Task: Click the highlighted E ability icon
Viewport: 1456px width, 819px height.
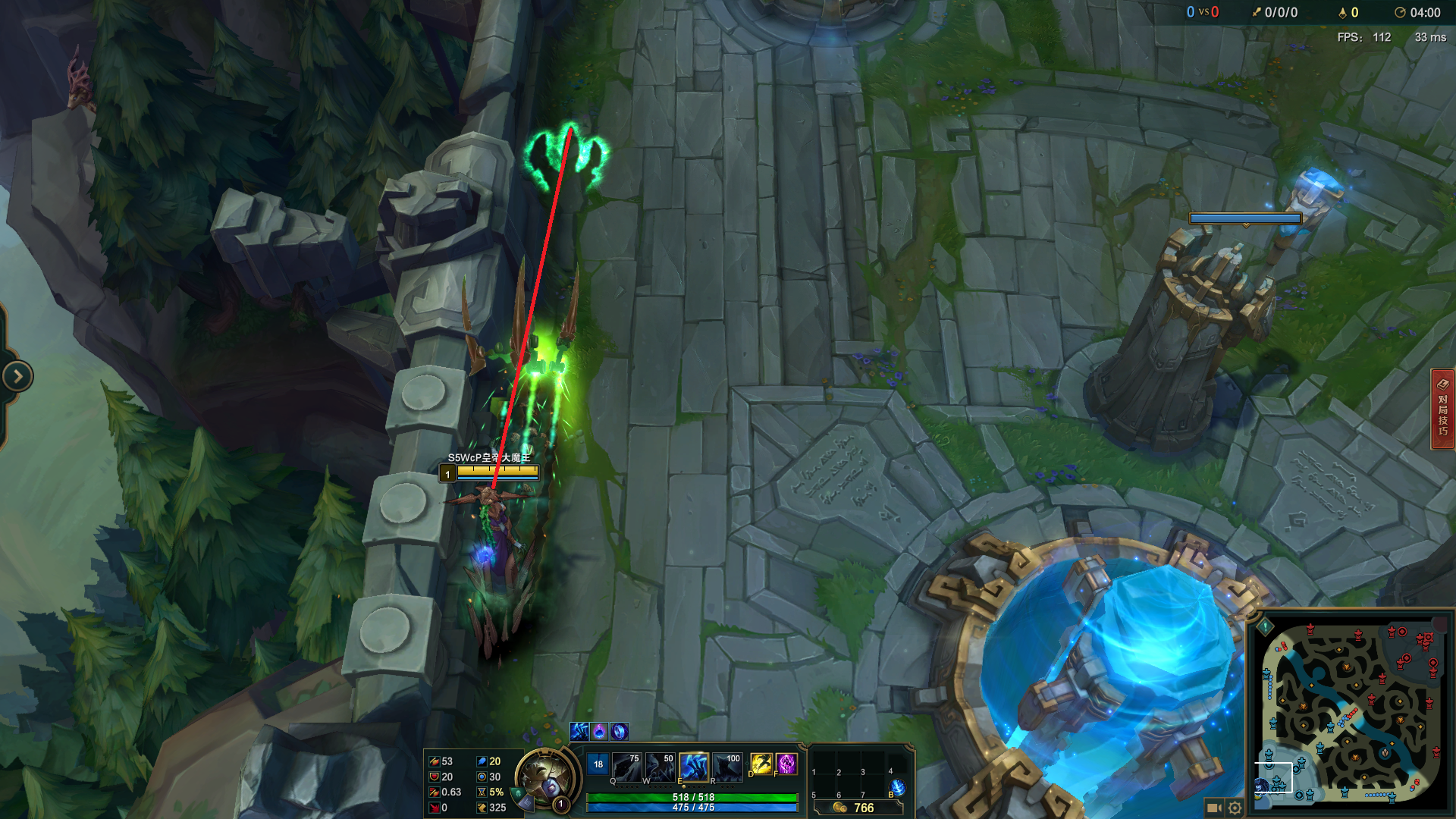Action: tap(695, 766)
